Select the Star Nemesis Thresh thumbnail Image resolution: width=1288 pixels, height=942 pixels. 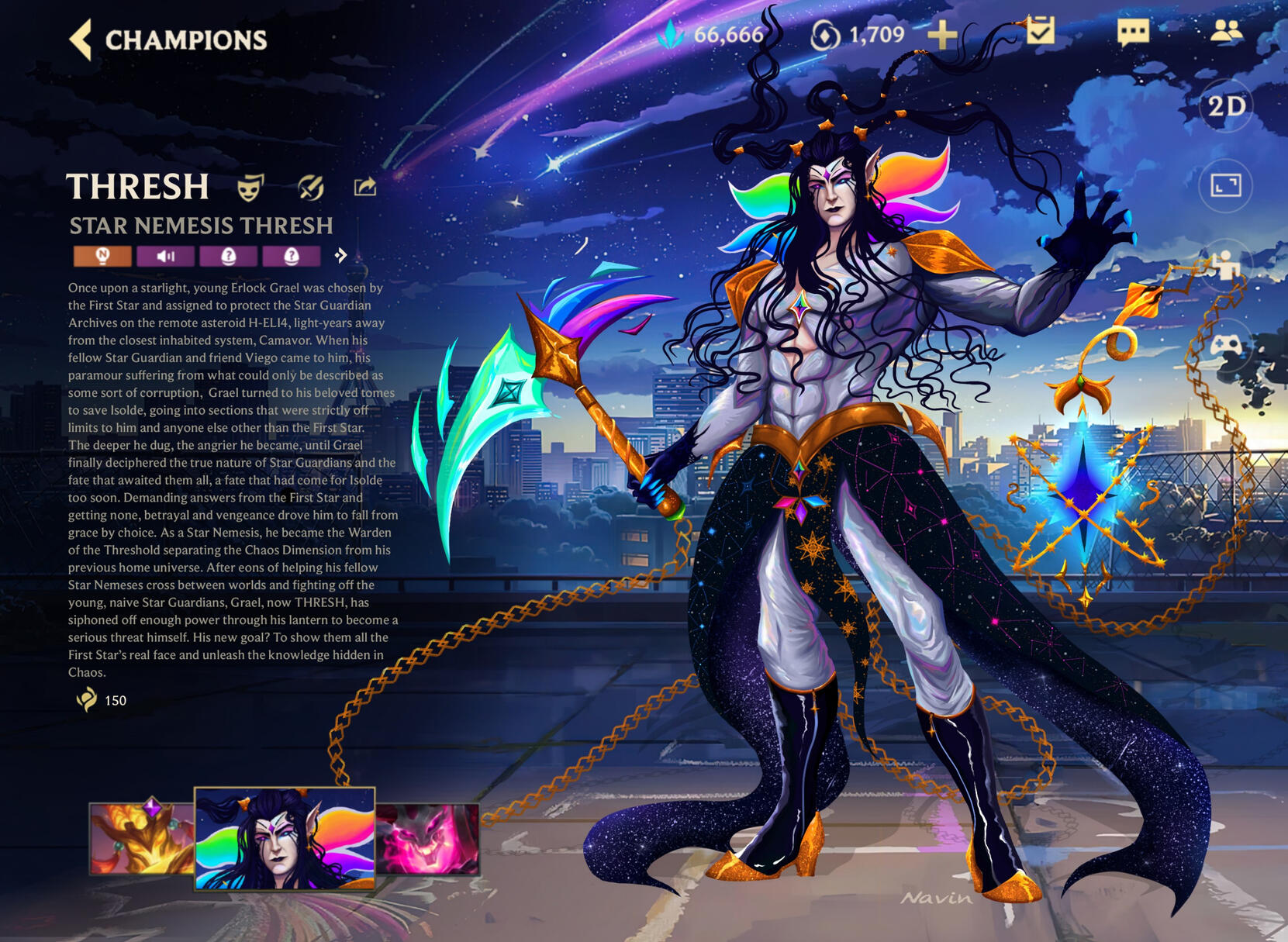[285, 838]
